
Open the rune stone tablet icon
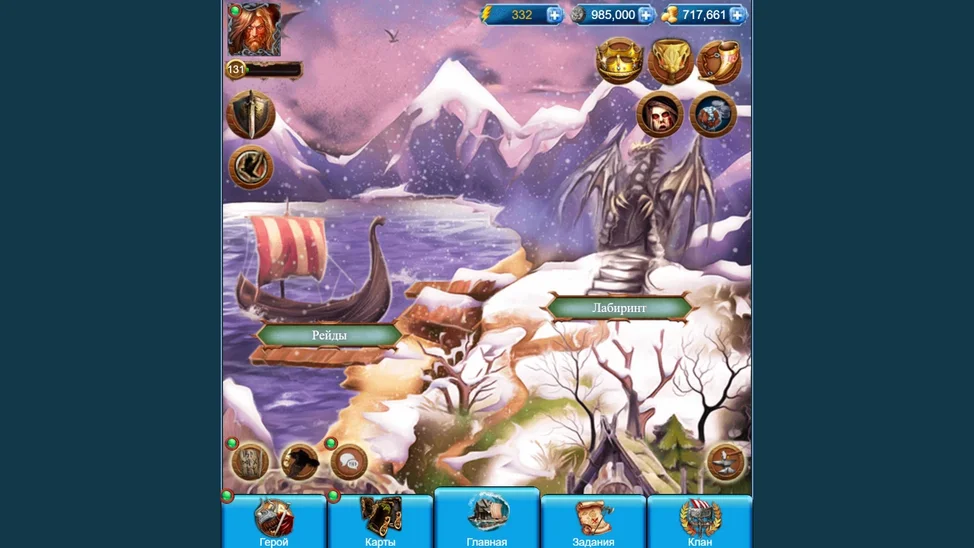(250, 462)
